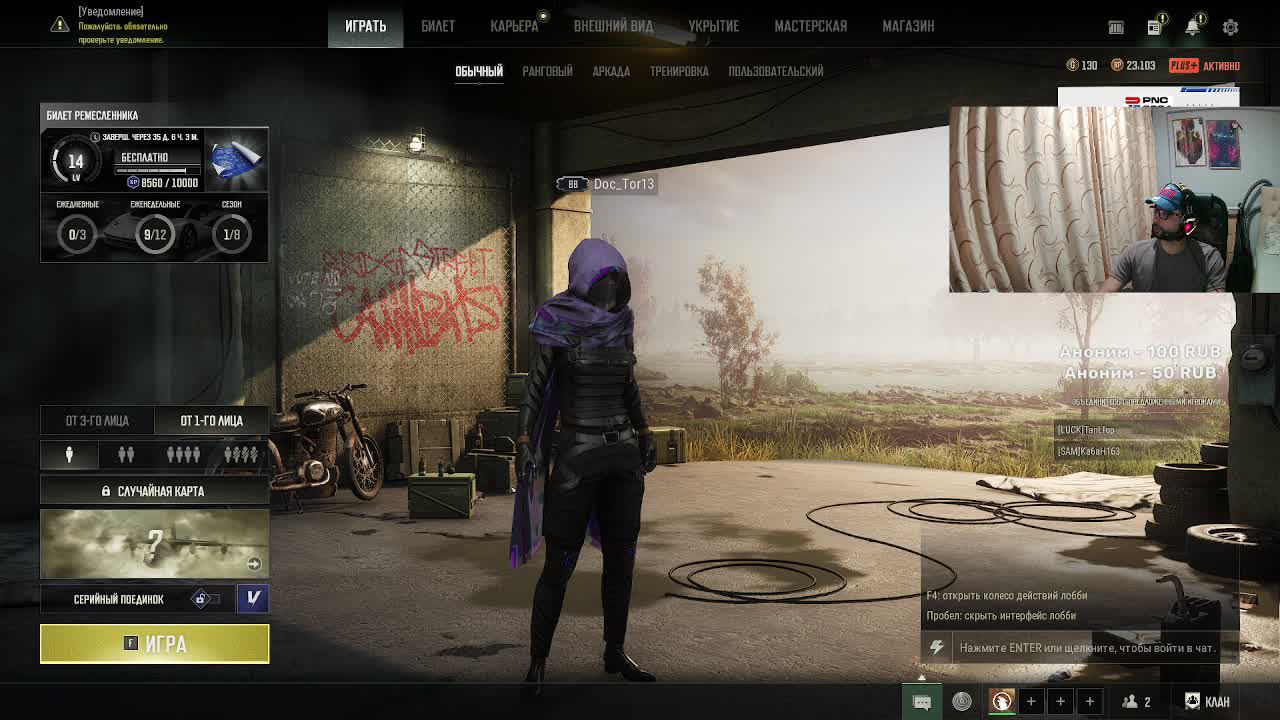Click the chat input field
The image size is (1280, 720).
pyautogui.click(x=1086, y=648)
